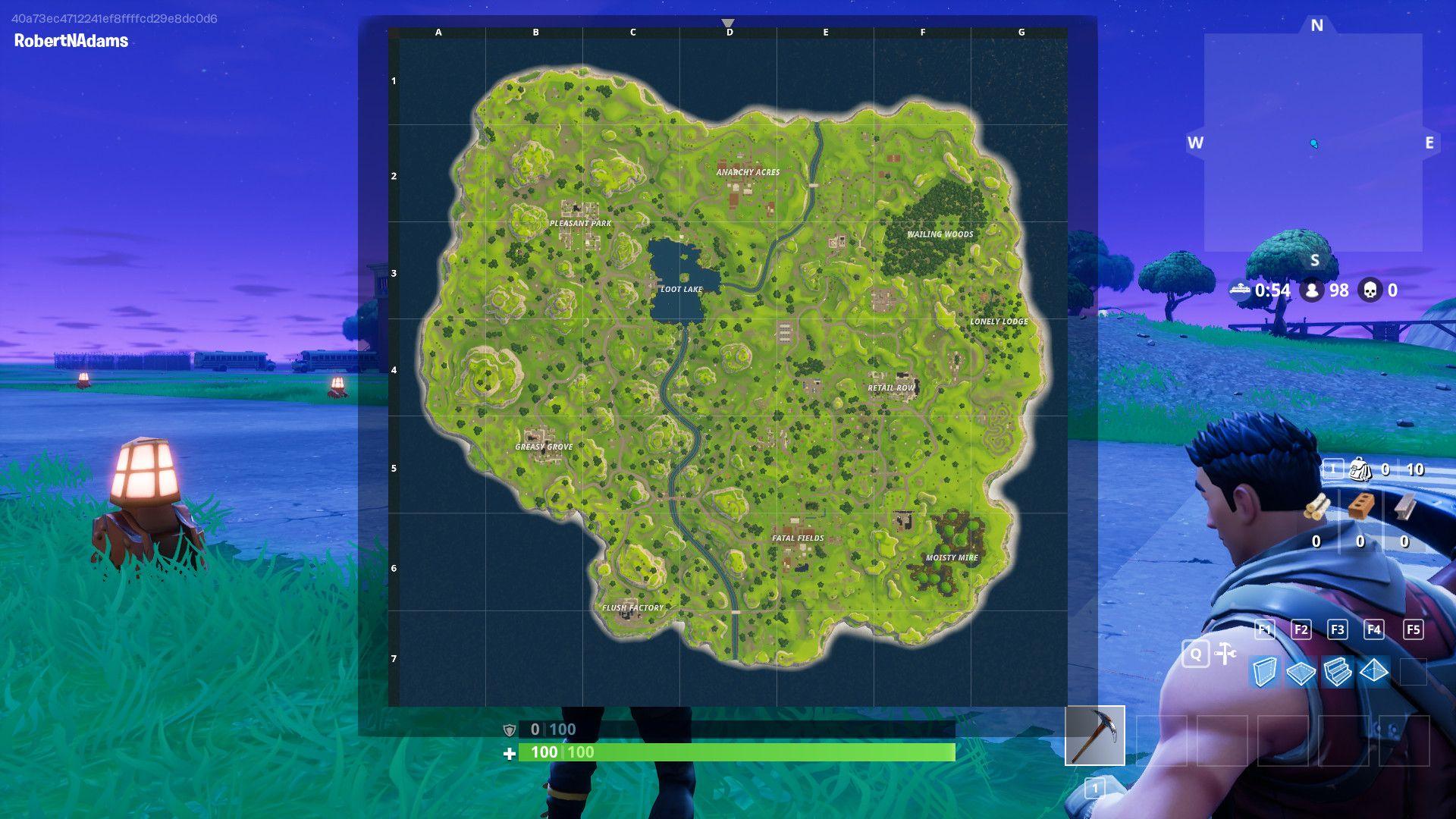Select the trap slot labeled Q
1456x819 pixels.
click(1197, 654)
